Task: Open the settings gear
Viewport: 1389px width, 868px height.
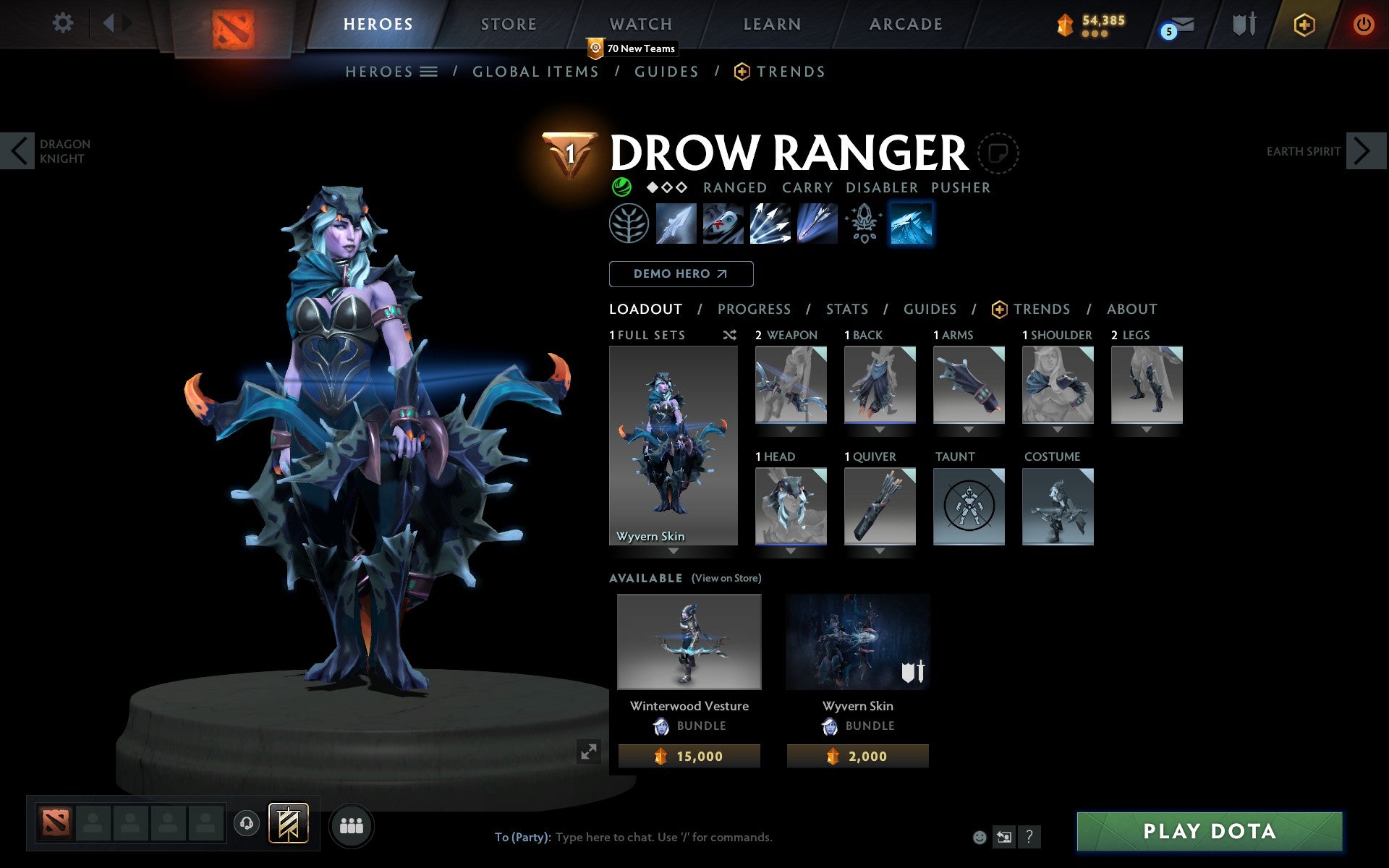Action: [x=64, y=23]
